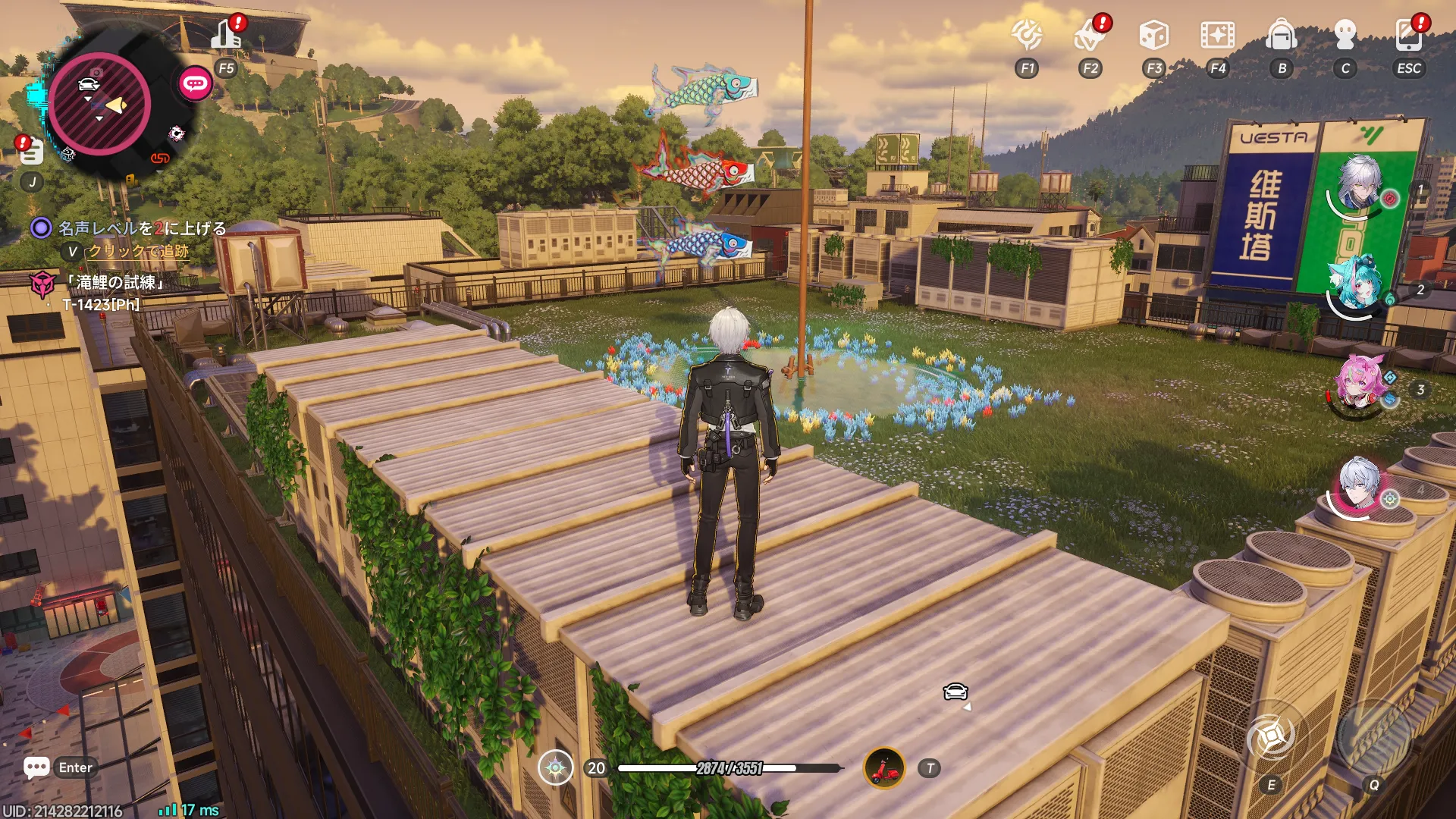1456x819 pixels.
Task: Switch to the first party member portrait
Action: tap(1359, 184)
